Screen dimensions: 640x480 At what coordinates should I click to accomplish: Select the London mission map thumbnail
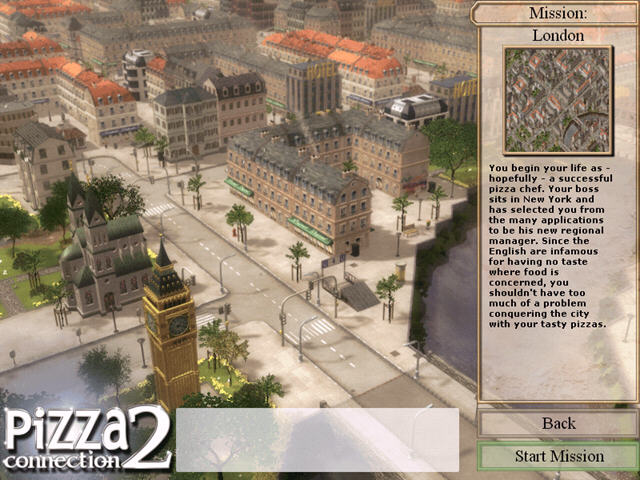click(x=557, y=99)
